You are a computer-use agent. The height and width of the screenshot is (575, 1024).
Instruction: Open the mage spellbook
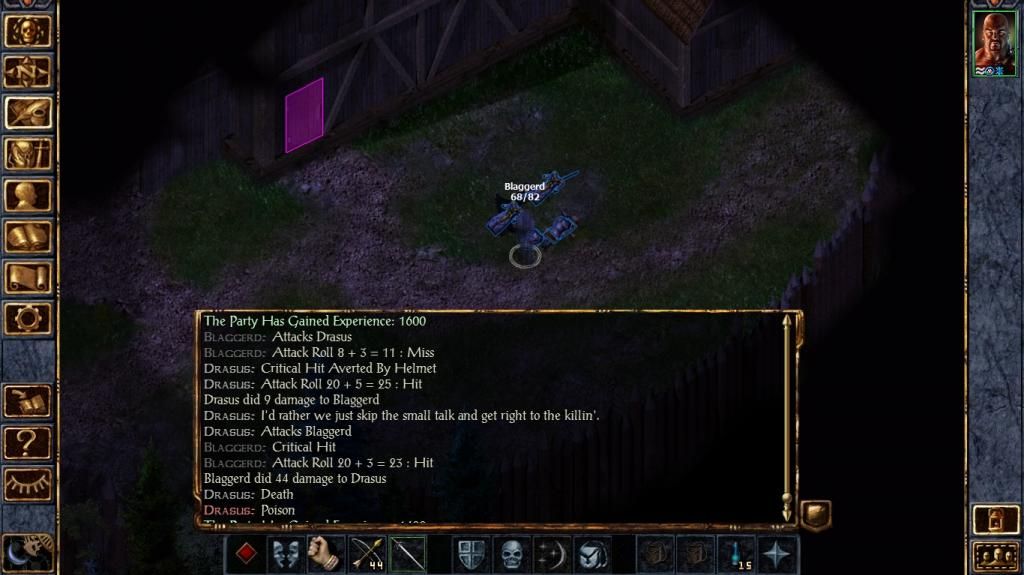[28, 236]
